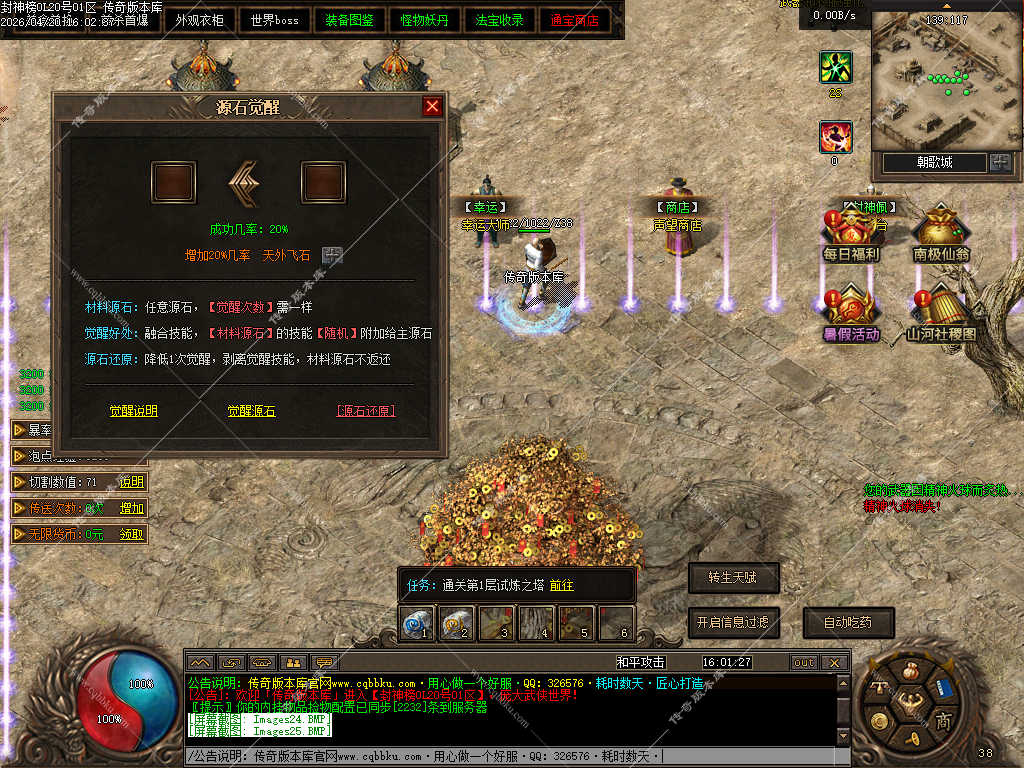Choose the 源石还原 option
Image resolution: width=1024 pixels, height=768 pixels.
[x=365, y=411]
